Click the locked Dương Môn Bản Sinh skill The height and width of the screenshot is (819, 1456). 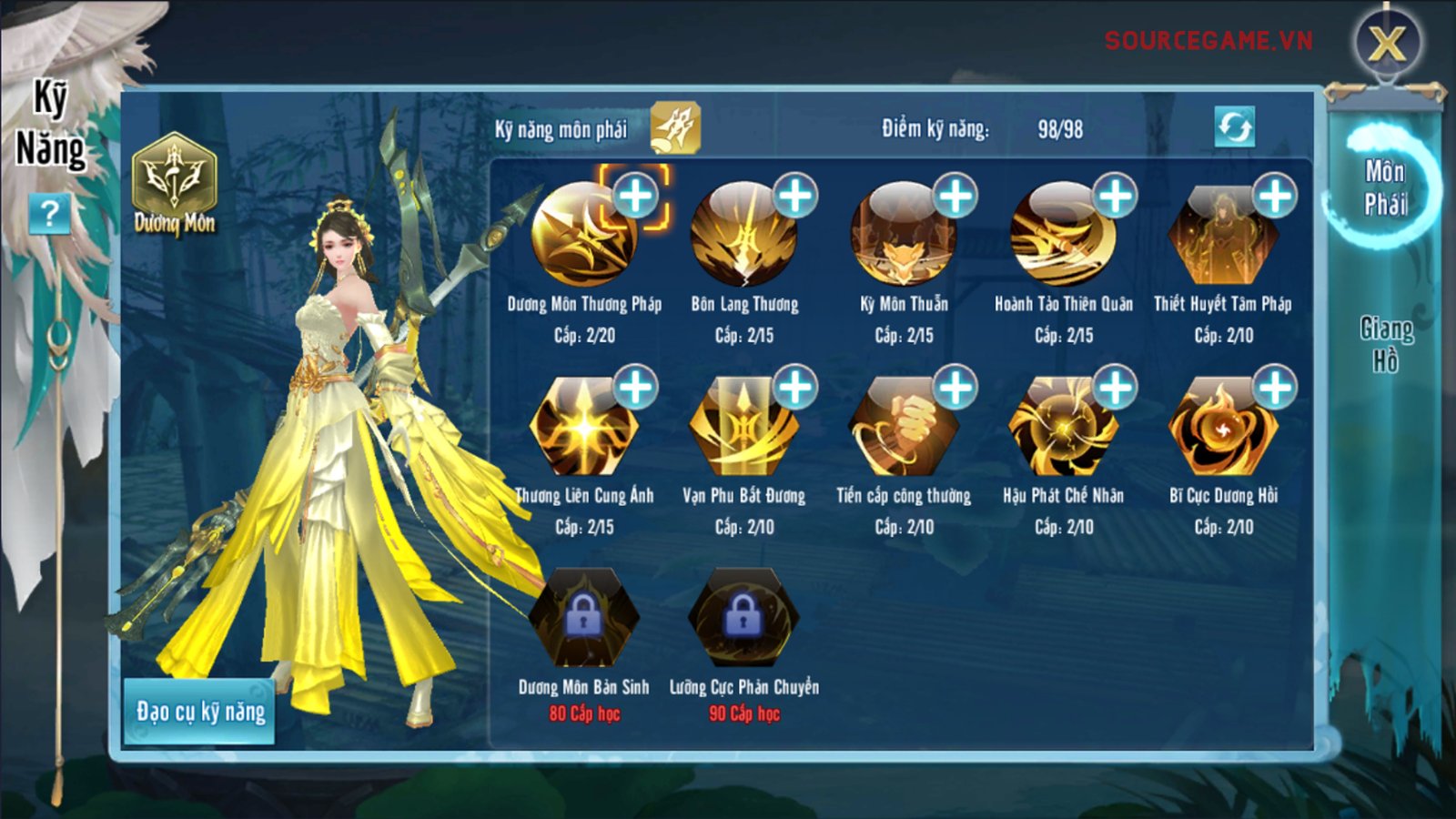(583, 619)
